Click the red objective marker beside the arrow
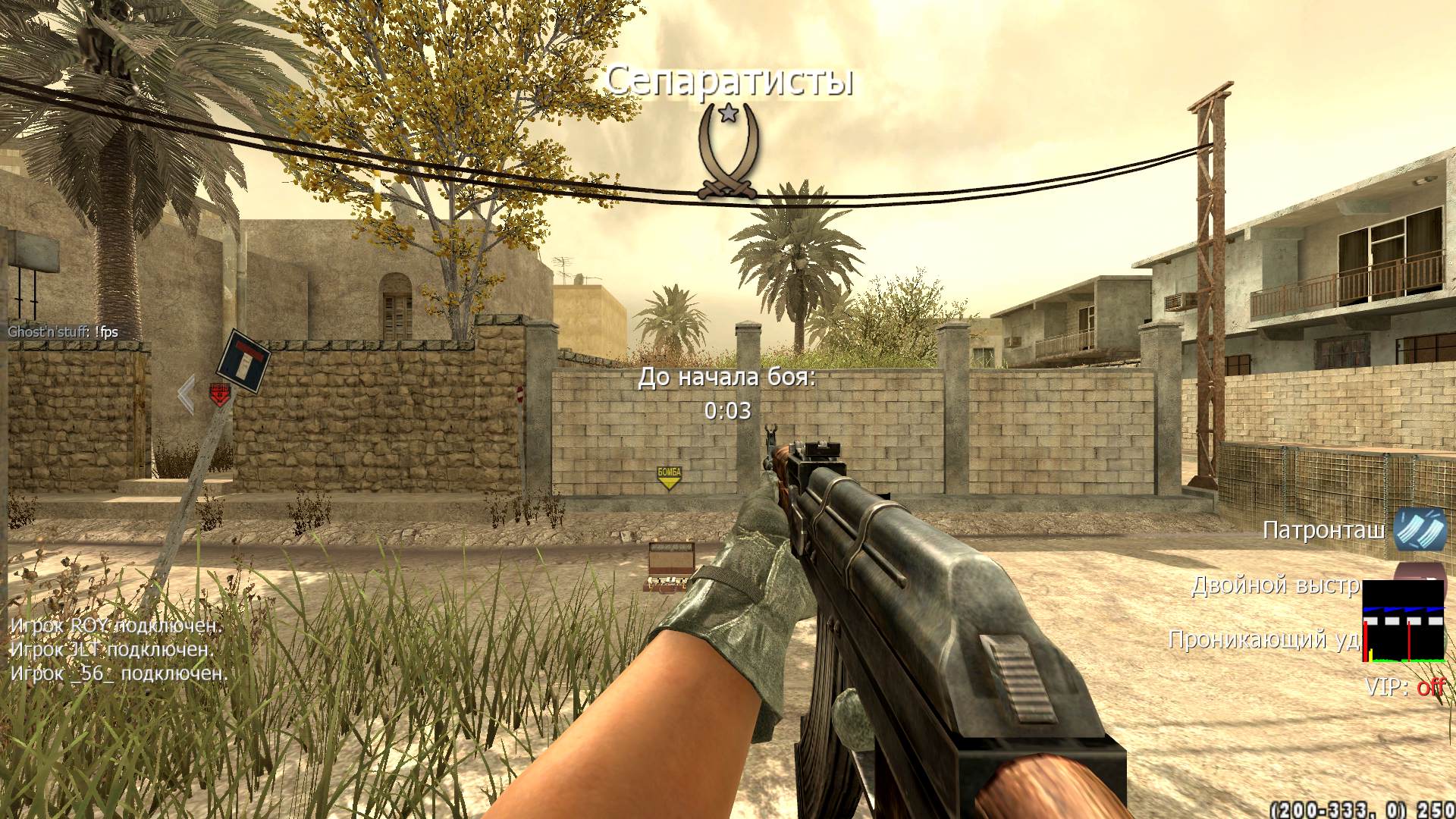 coord(219,394)
